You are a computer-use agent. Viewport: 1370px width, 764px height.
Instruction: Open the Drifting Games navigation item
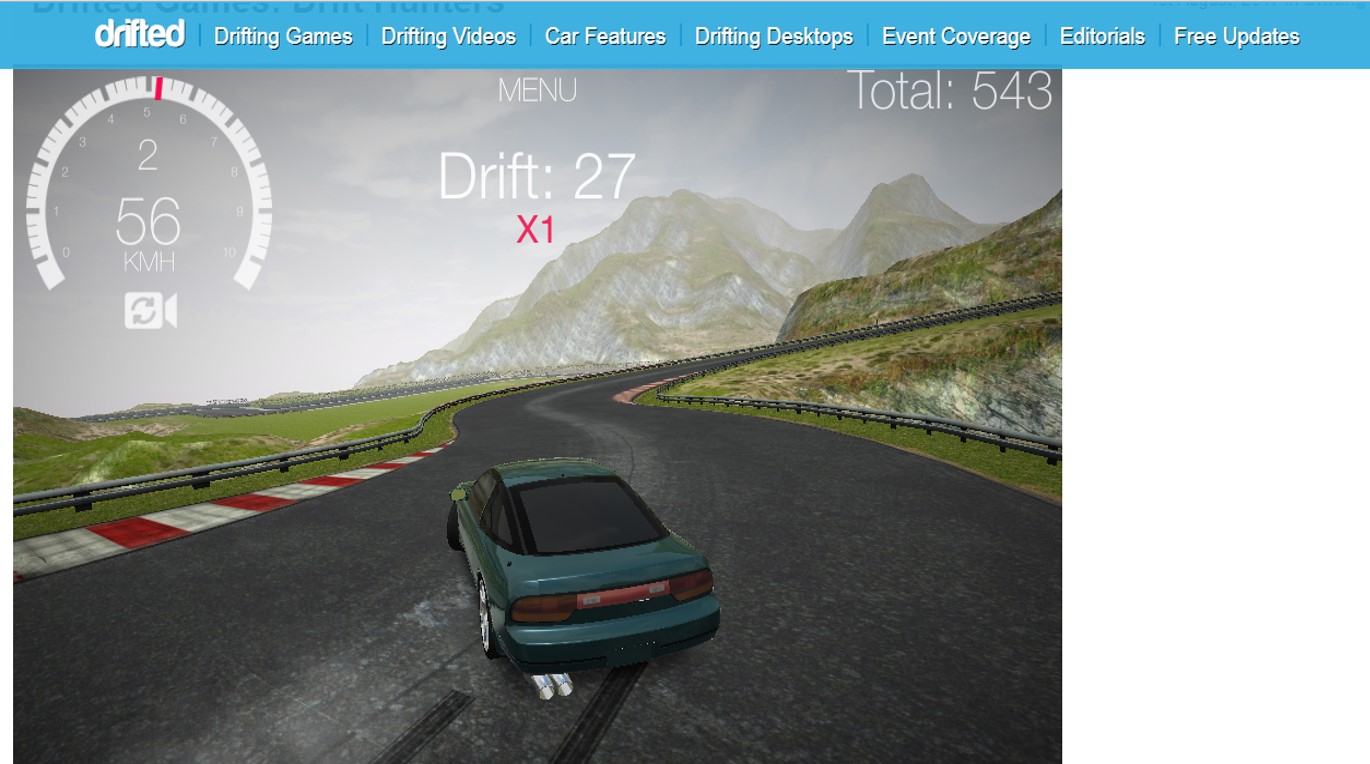[x=283, y=36]
